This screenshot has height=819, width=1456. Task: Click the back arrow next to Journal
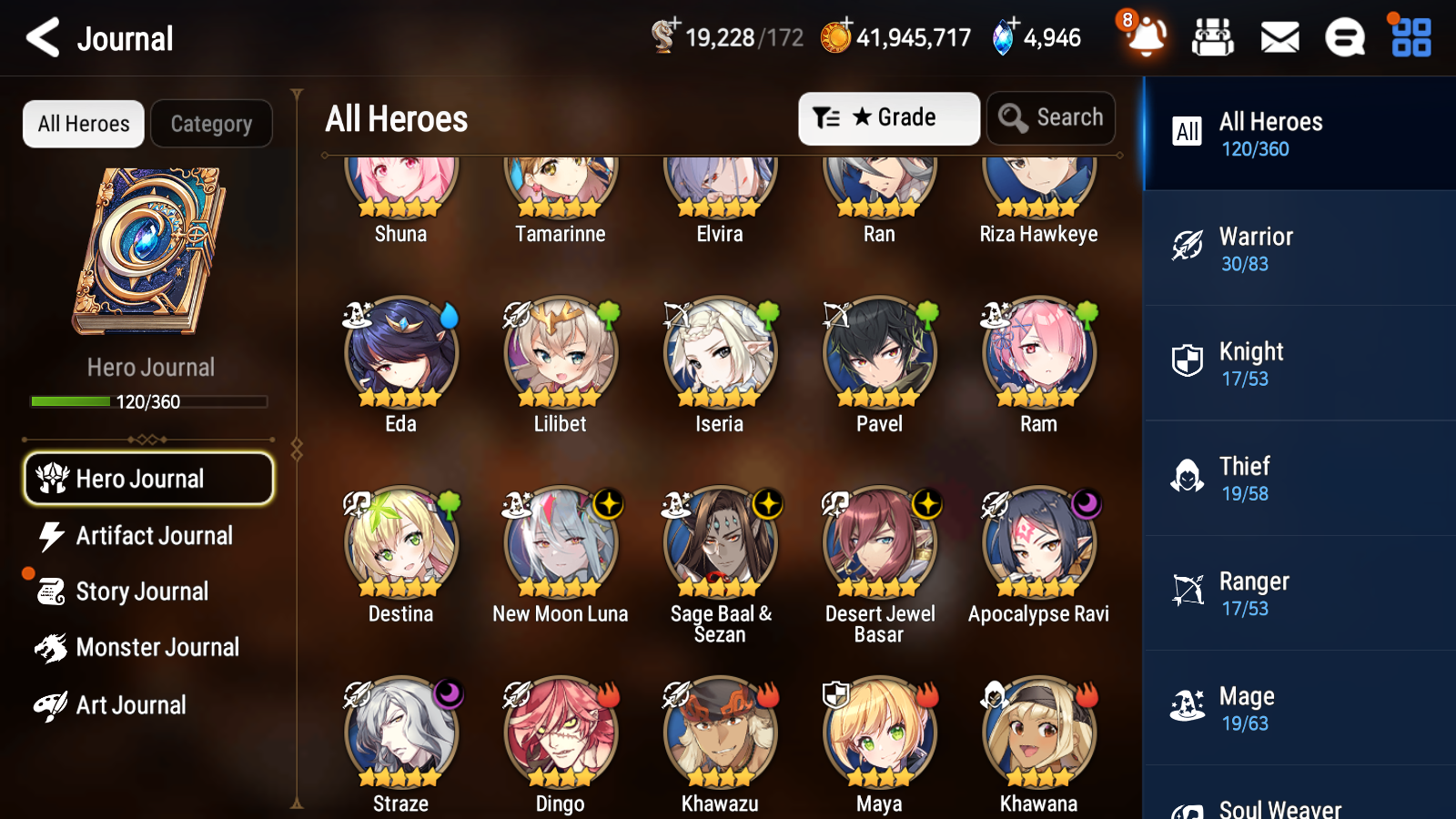coord(40,37)
